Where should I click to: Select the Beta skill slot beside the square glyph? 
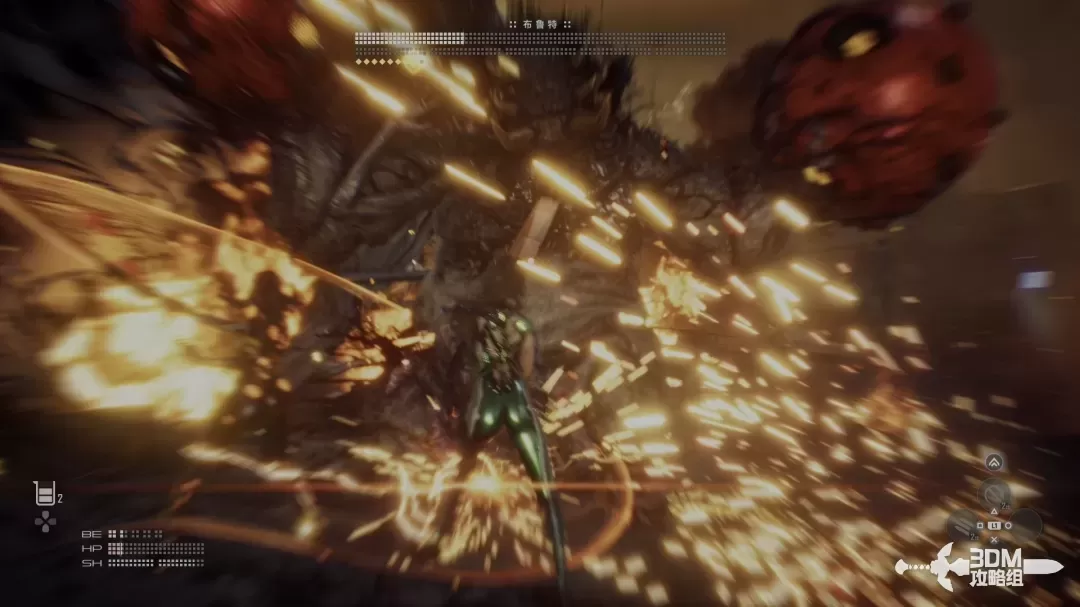[964, 523]
